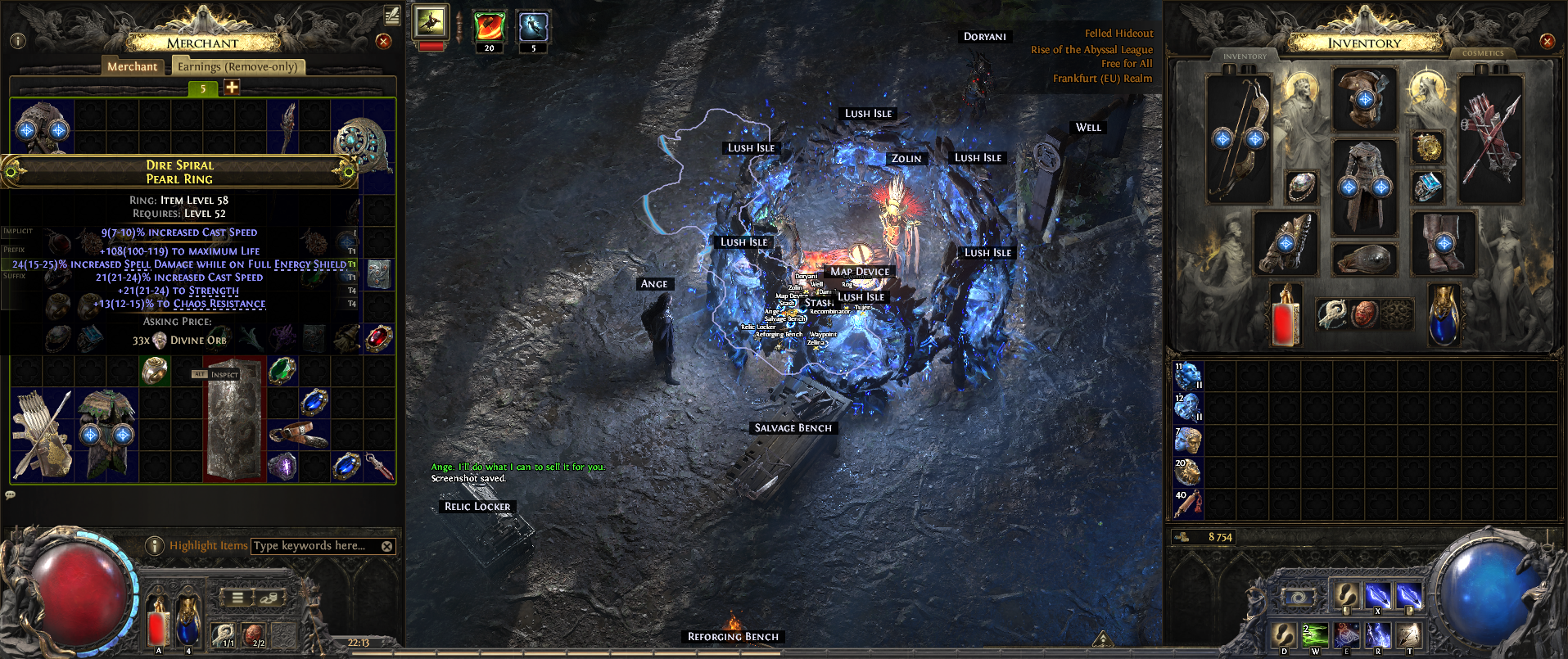
Task: Use the lightning skill bound to R
Action: tap(1378, 636)
